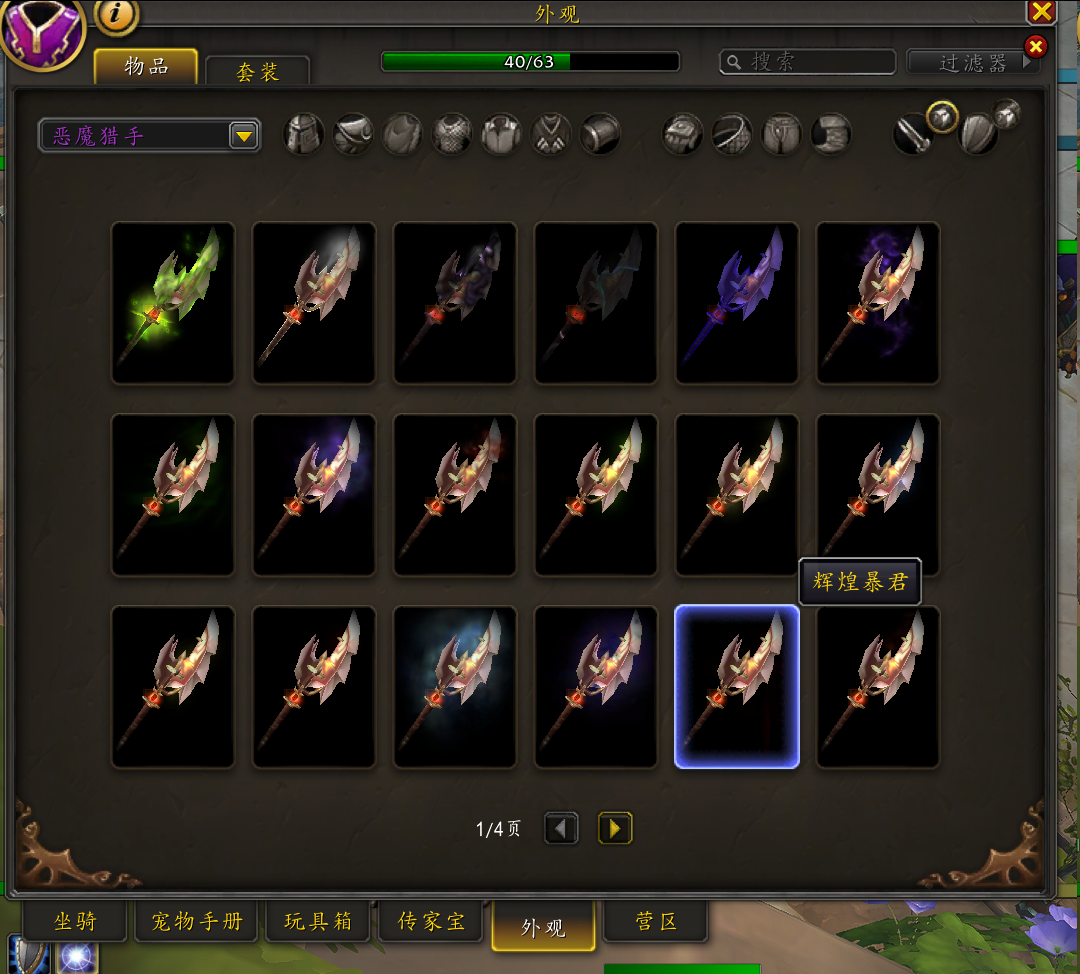Screen dimensions: 1080x974
Task: Switch to the 套装 (Sets) tab
Action: 257,72
